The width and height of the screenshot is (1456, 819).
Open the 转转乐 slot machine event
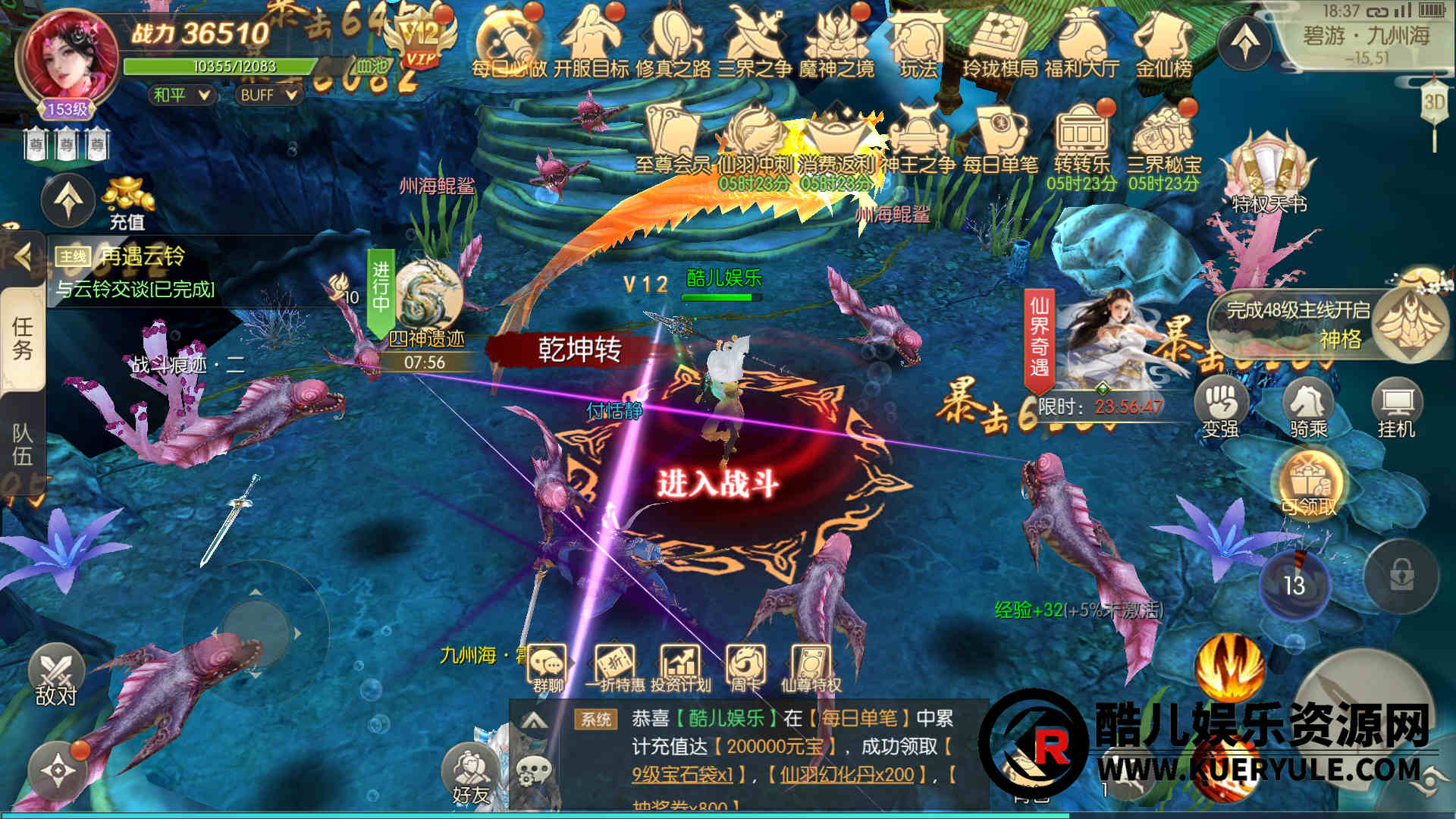point(1081,140)
